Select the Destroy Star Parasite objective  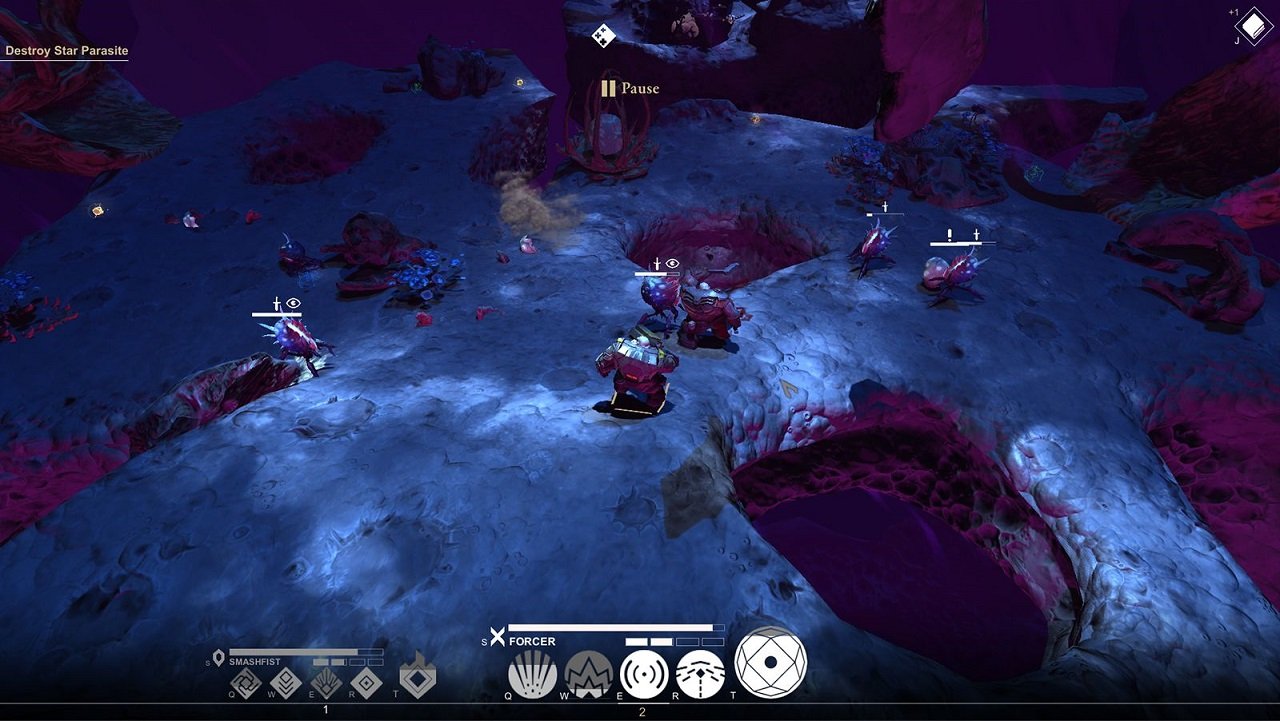click(x=67, y=50)
